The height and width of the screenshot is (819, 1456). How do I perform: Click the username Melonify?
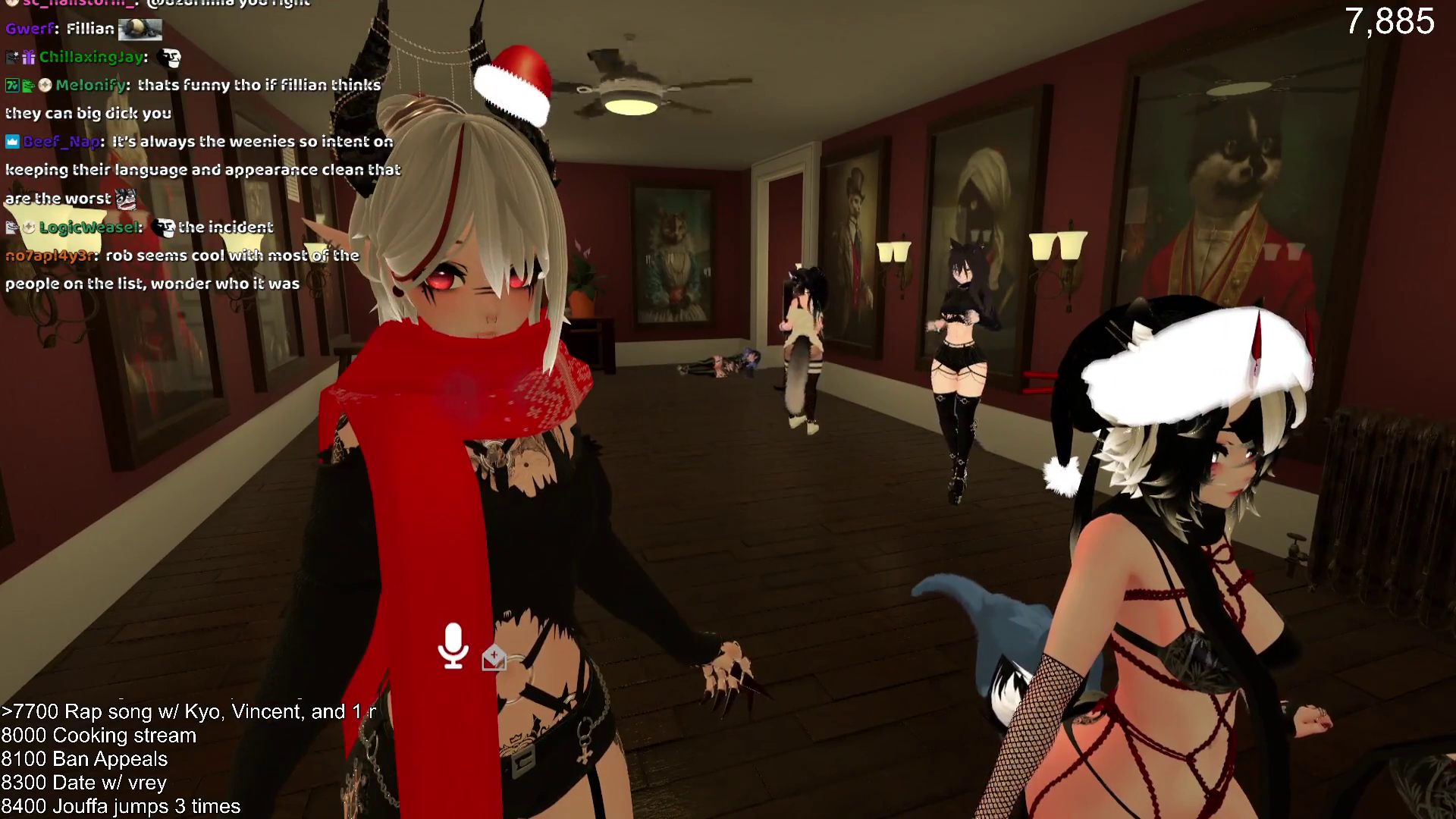[91, 86]
